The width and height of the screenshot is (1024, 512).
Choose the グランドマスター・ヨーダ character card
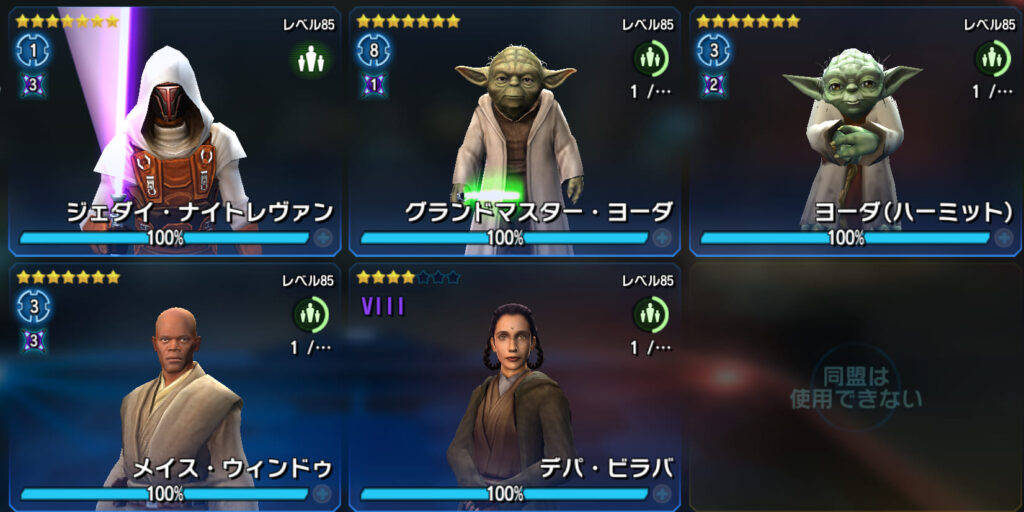tap(514, 130)
